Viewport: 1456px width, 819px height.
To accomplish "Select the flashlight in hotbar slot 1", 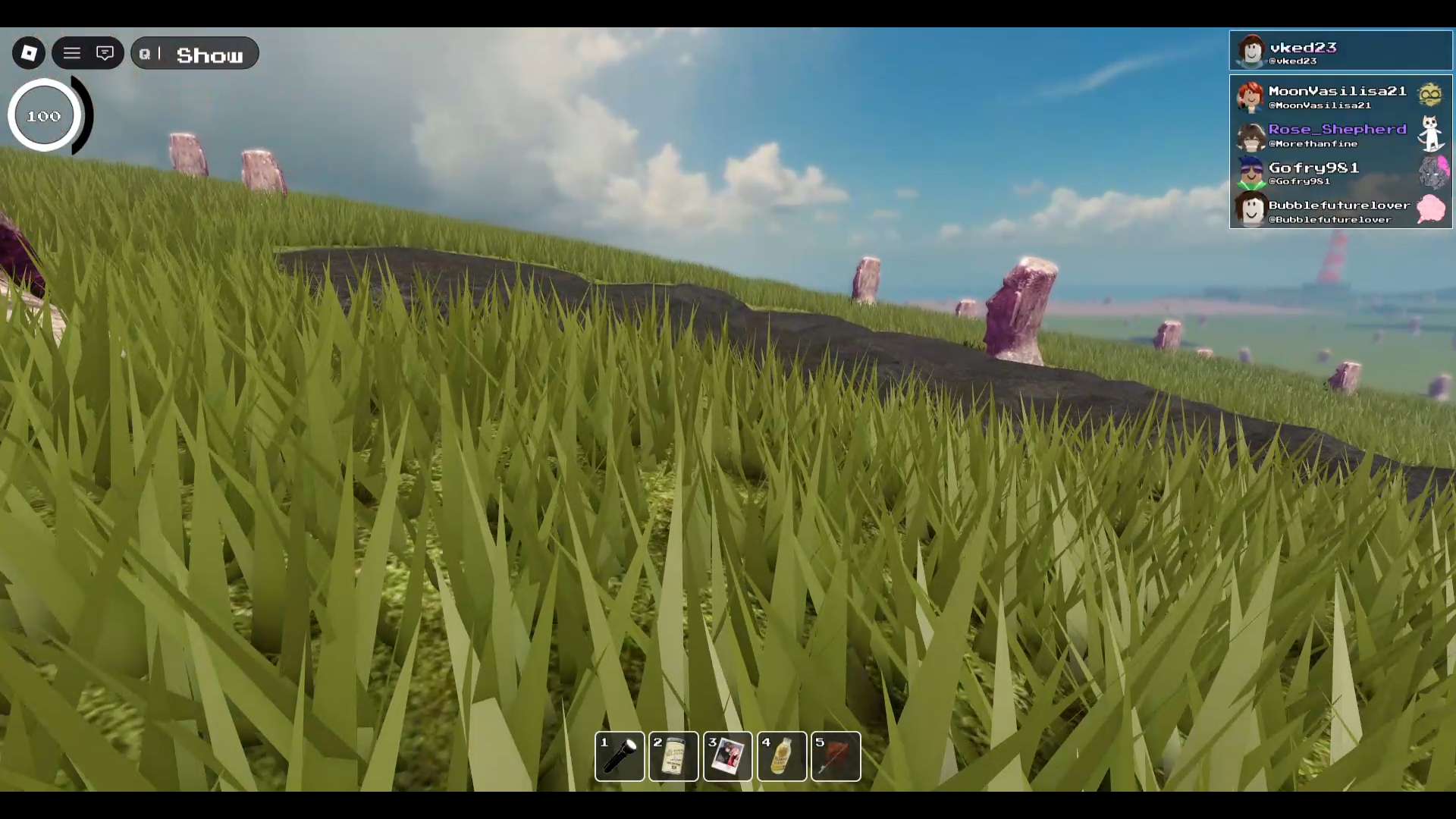I will pyautogui.click(x=620, y=756).
